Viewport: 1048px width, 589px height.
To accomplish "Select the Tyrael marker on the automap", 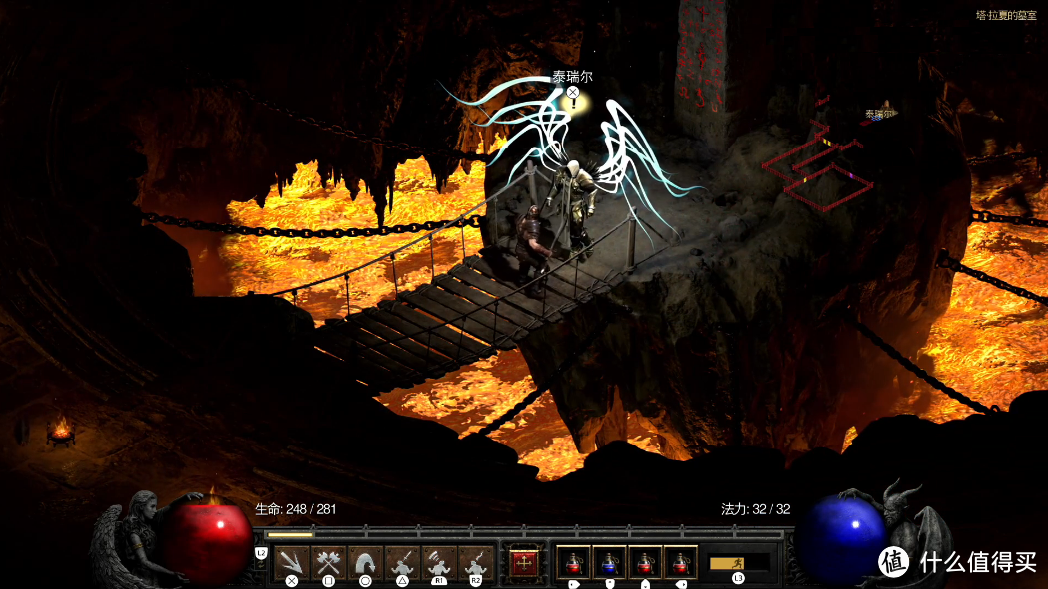I will pos(878,116).
